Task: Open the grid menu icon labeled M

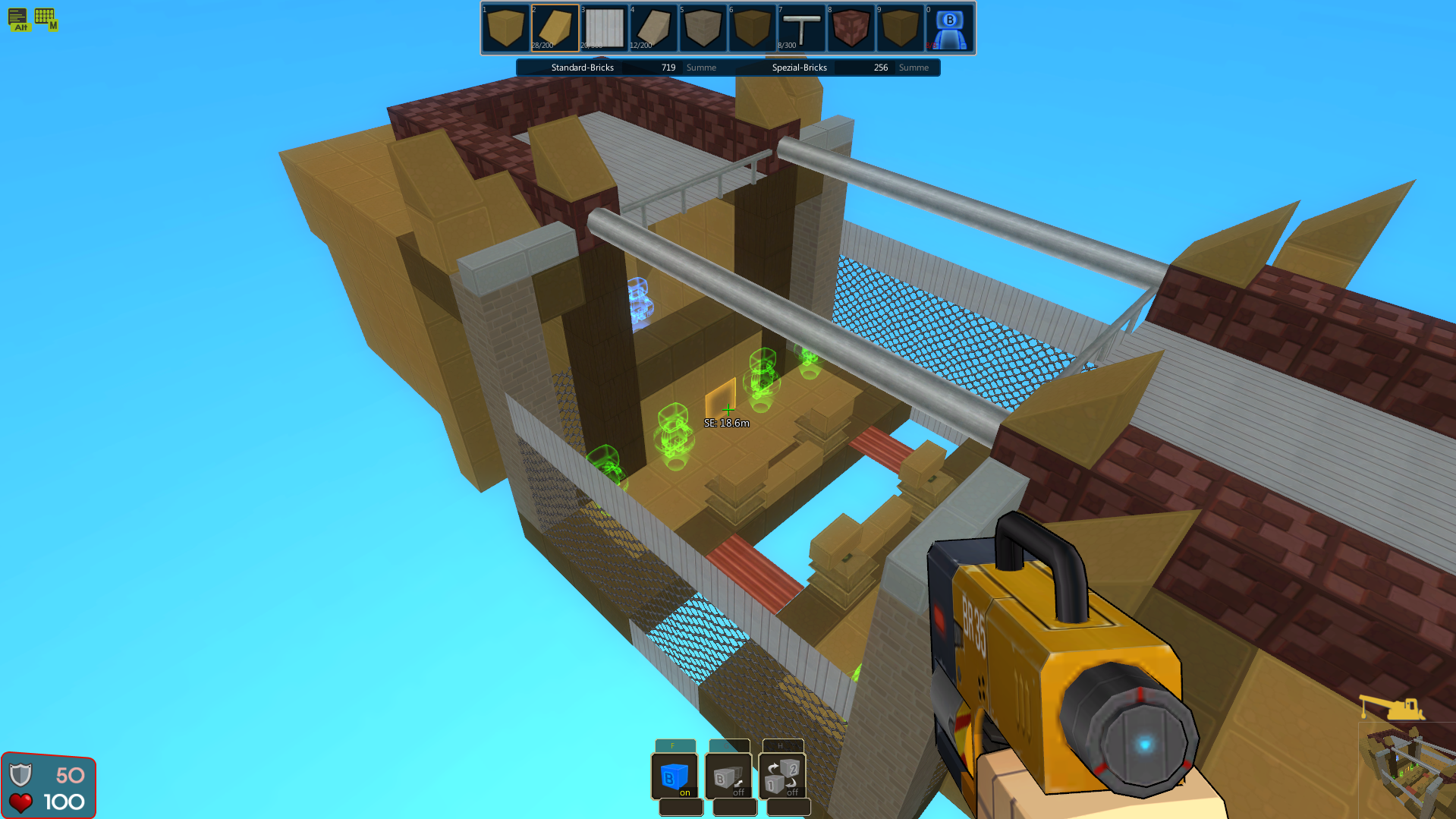Action: [46, 17]
